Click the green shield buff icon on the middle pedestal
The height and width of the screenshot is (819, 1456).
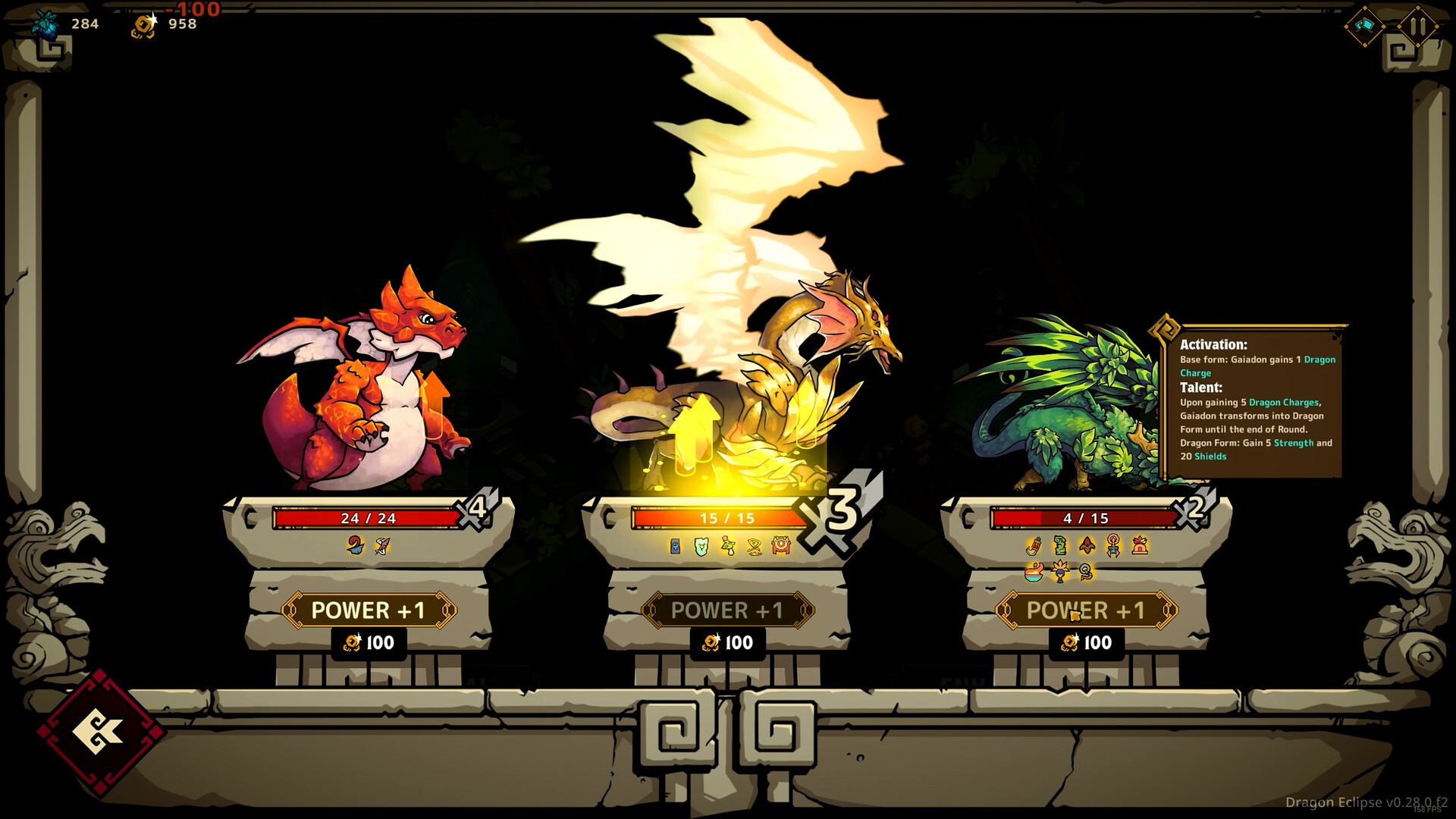(700, 544)
